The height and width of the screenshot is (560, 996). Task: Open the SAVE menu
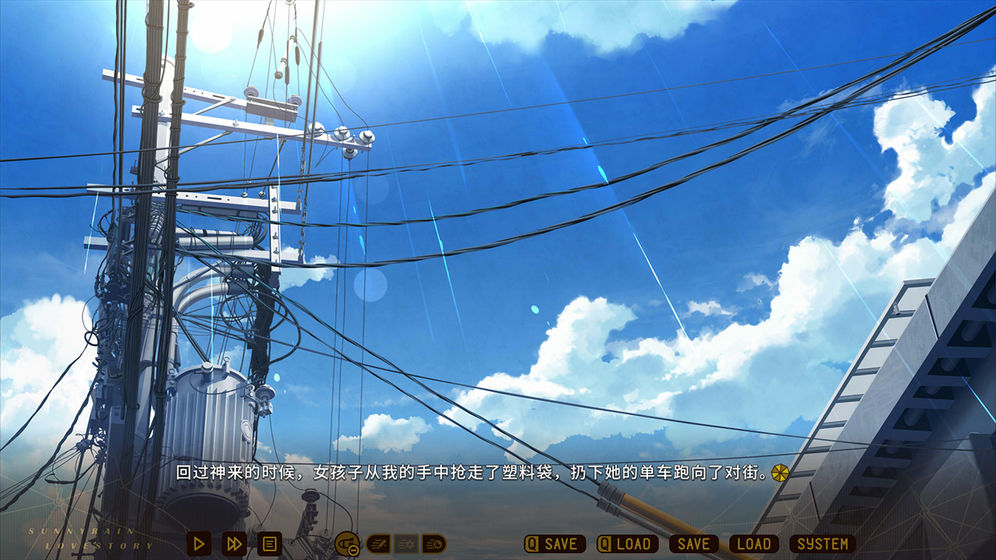(x=693, y=544)
